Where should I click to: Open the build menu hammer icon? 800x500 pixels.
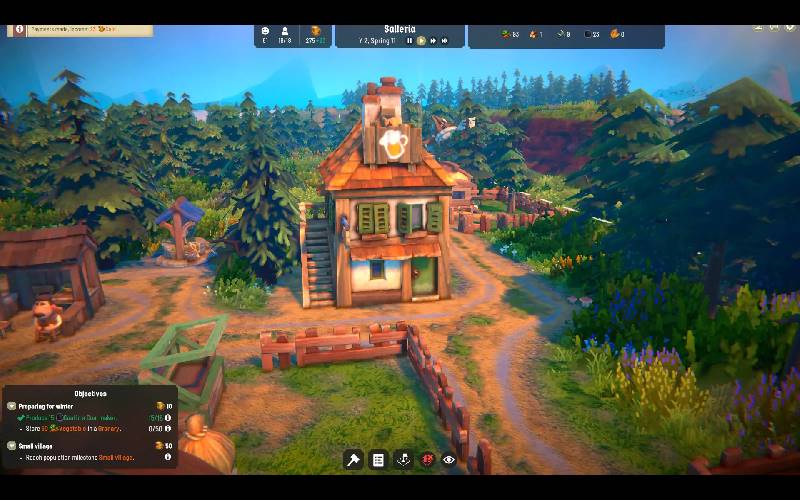click(353, 460)
